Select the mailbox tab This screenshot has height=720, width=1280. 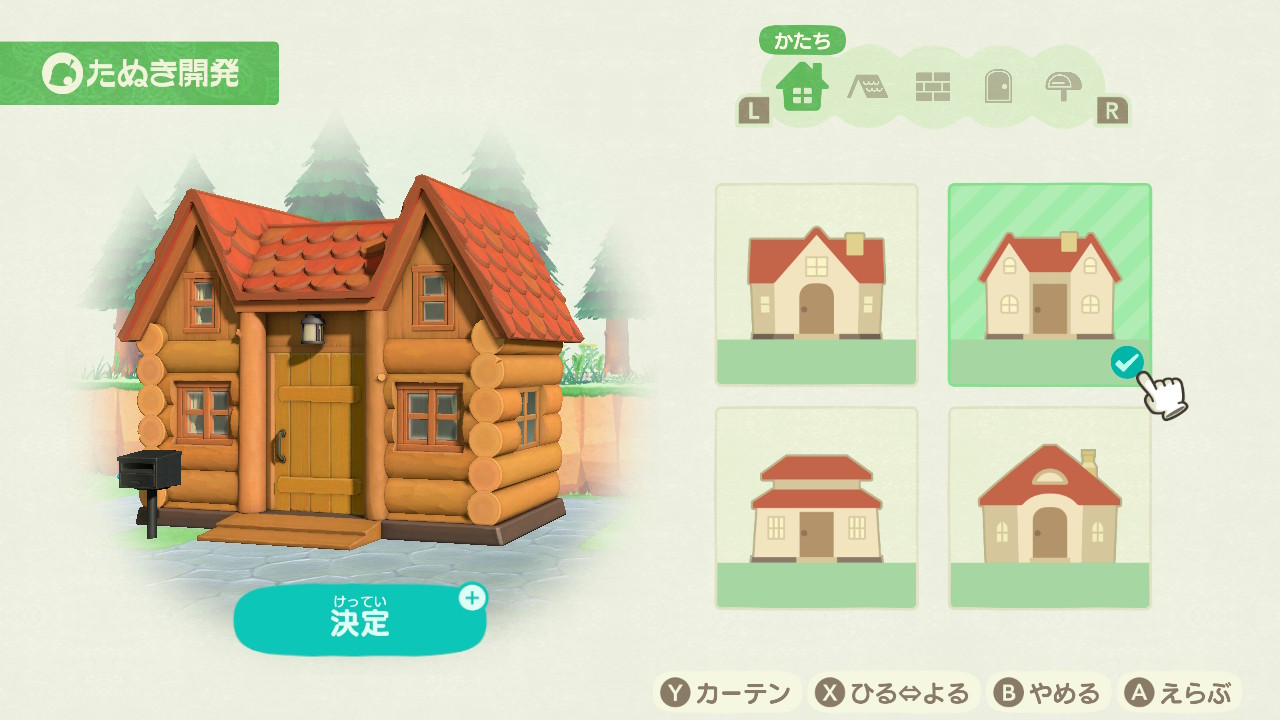1062,88
